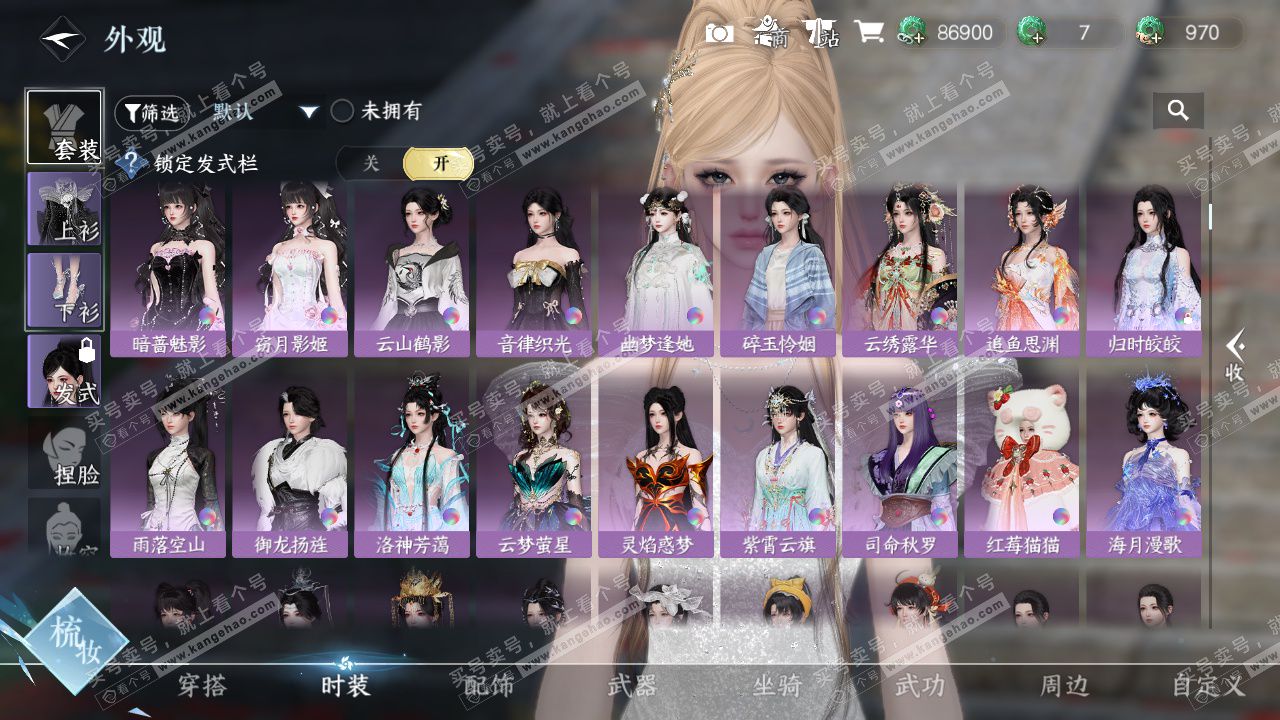Open the camera photo mode icon

719,33
